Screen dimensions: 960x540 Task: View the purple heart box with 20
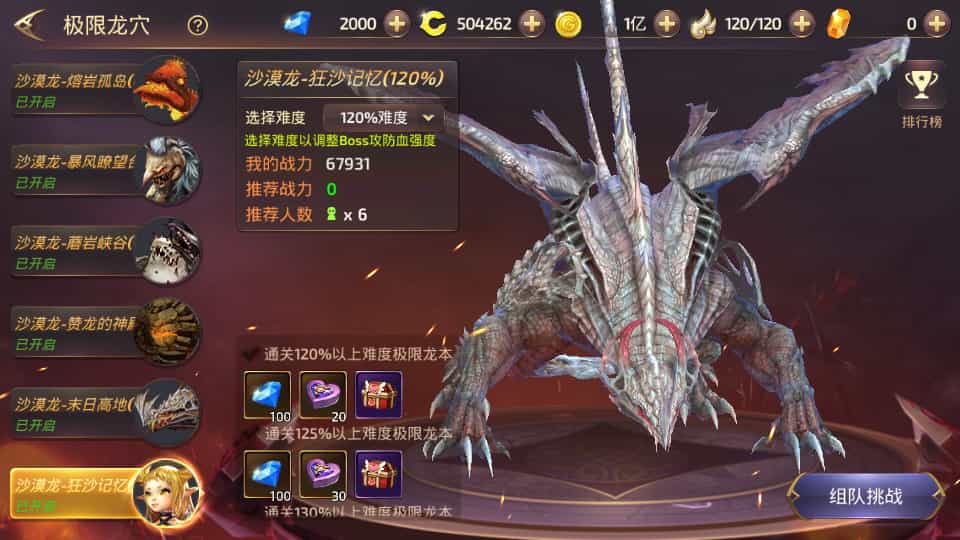click(323, 395)
